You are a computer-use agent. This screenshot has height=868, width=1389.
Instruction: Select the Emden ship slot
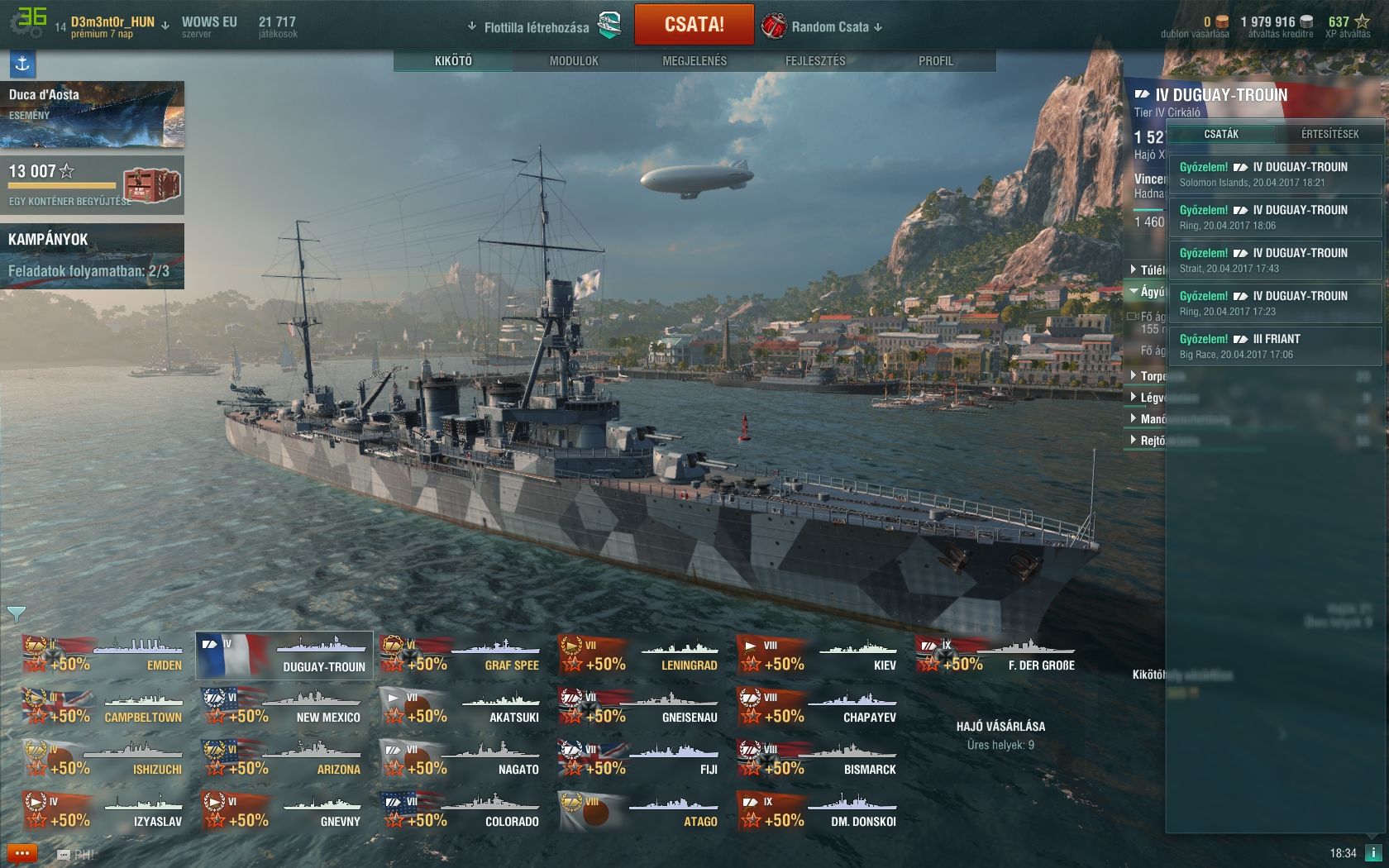point(105,655)
